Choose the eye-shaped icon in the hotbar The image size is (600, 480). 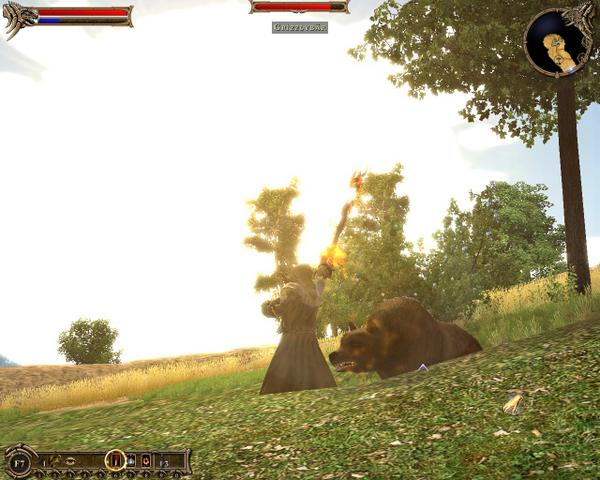(x=71, y=460)
